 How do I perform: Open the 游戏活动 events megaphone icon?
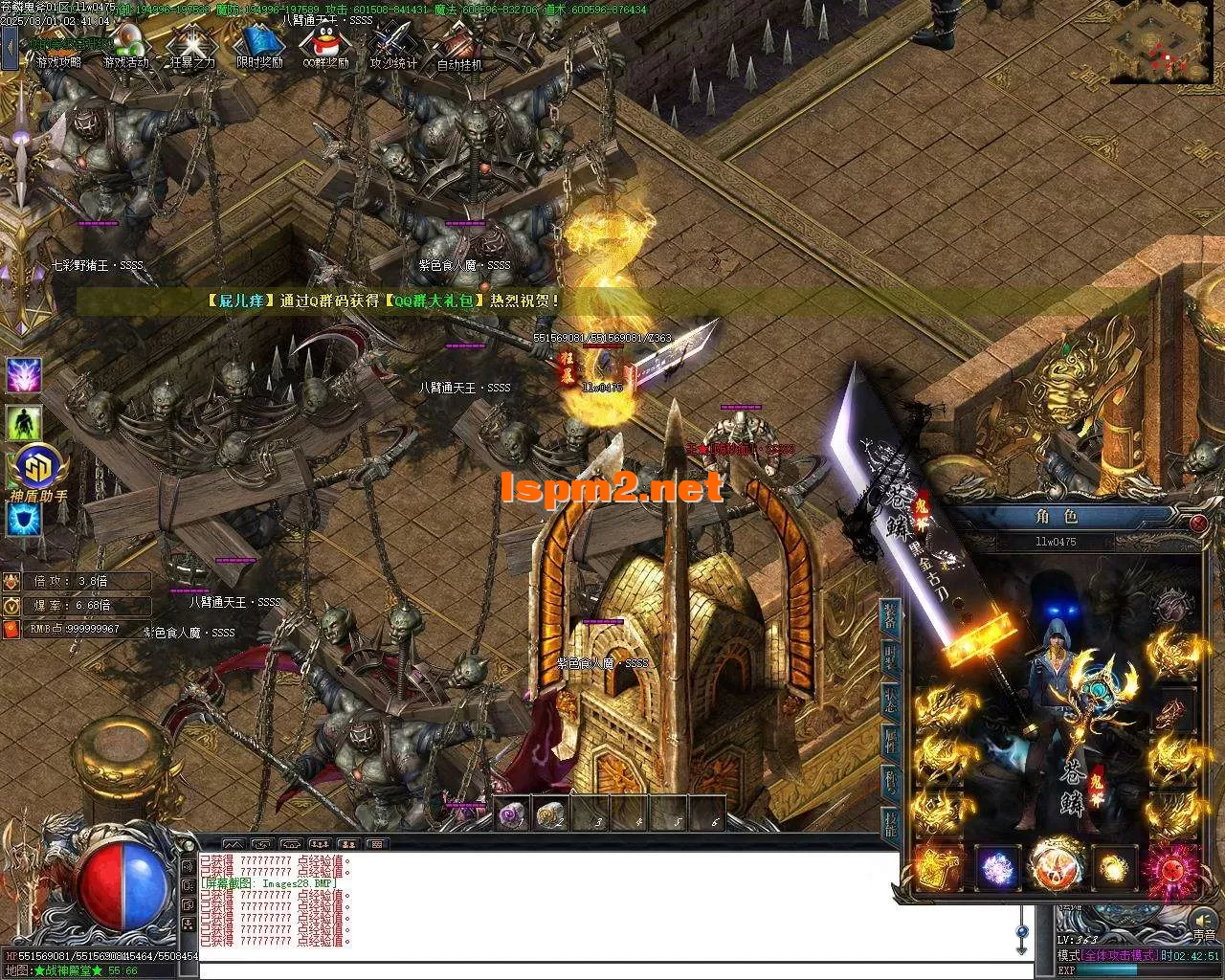coord(126,46)
